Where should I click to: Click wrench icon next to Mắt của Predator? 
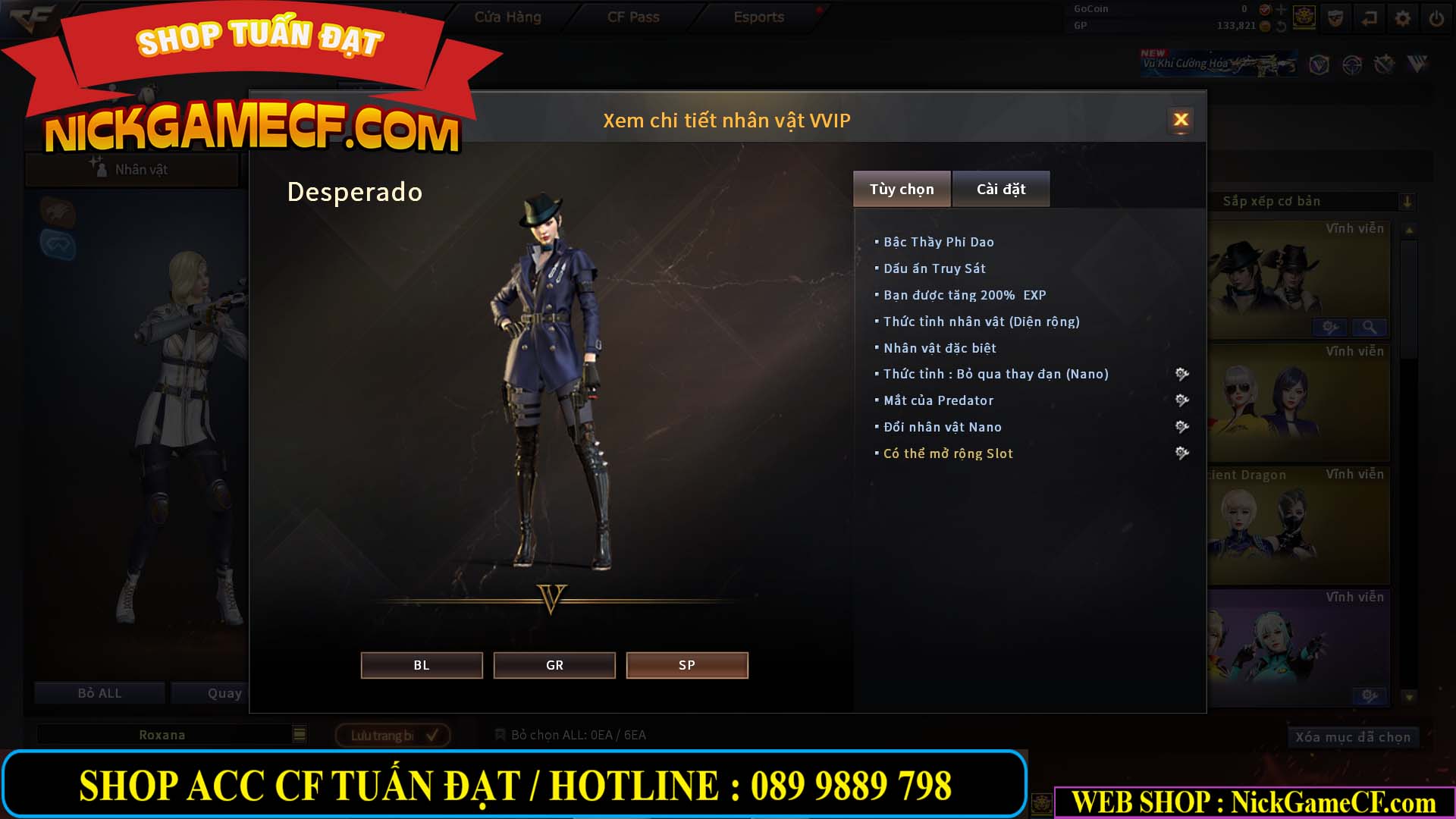point(1181,401)
